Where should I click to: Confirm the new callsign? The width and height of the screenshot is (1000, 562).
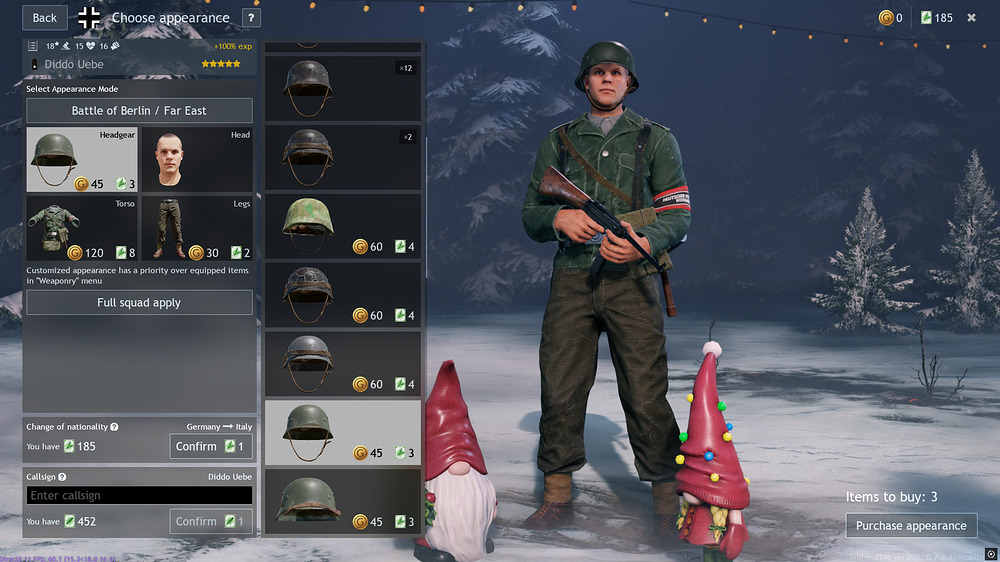point(210,521)
